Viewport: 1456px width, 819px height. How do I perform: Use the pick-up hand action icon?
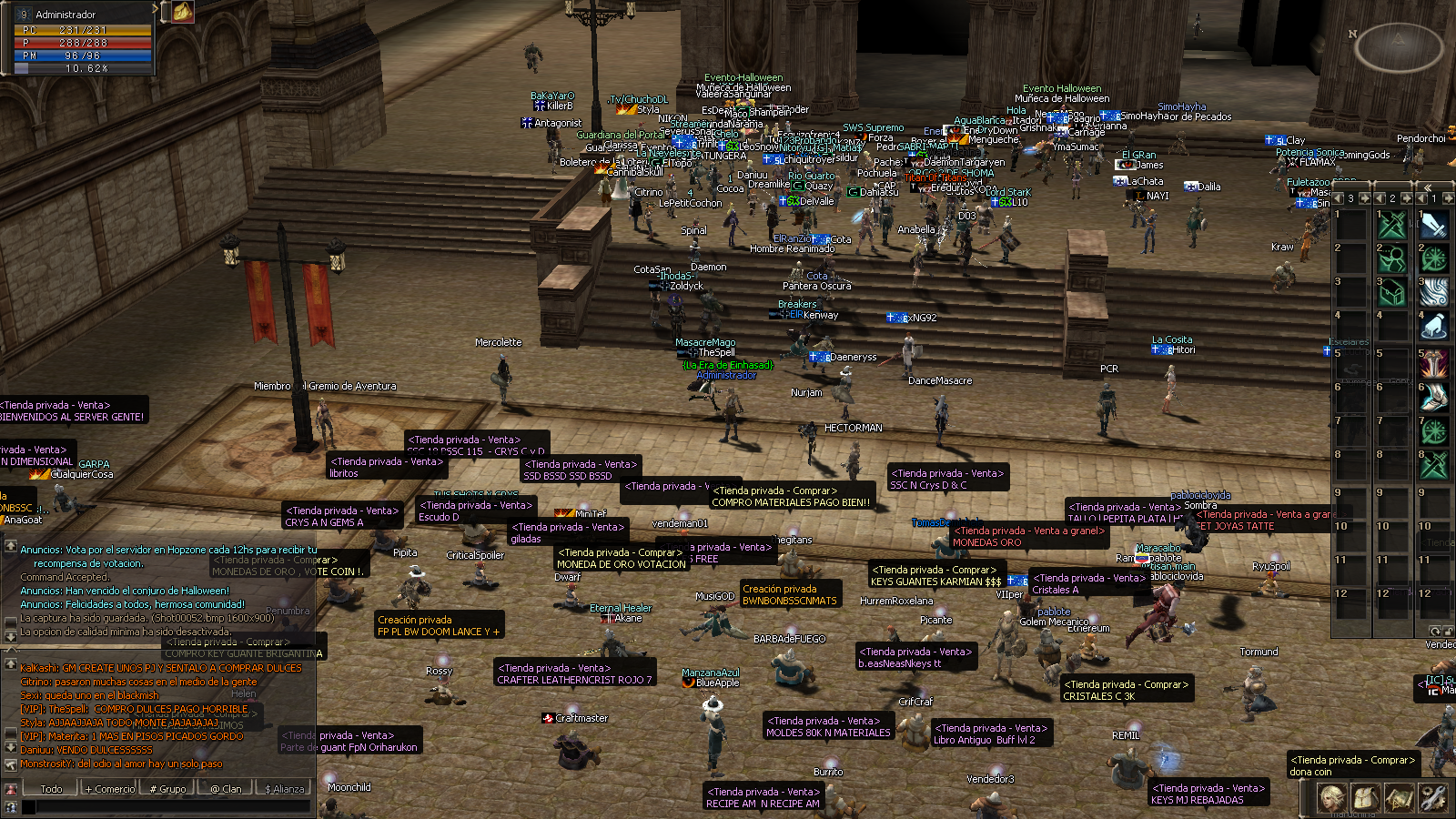pos(1434,325)
